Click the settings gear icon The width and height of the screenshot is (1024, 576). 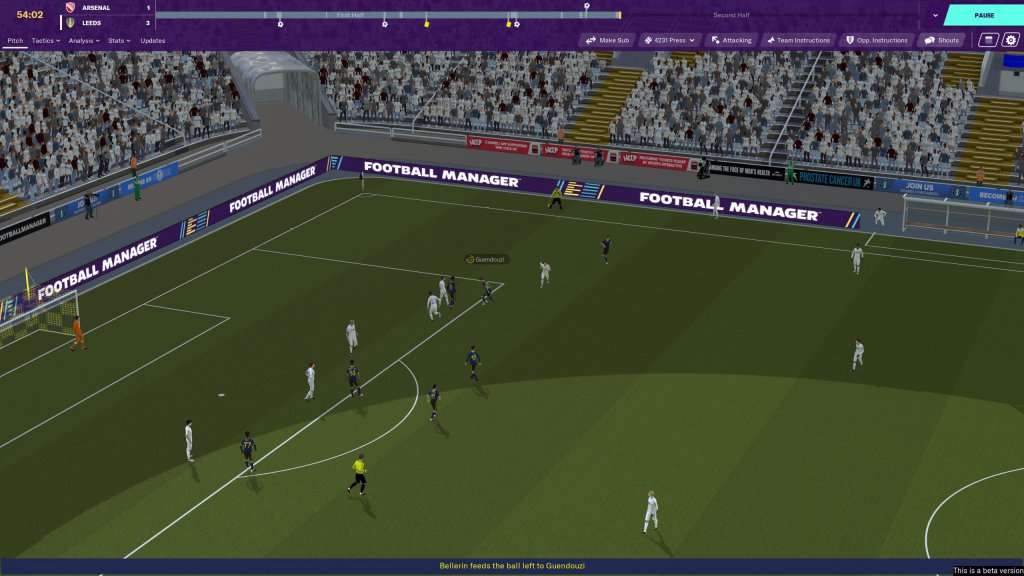coord(1010,41)
